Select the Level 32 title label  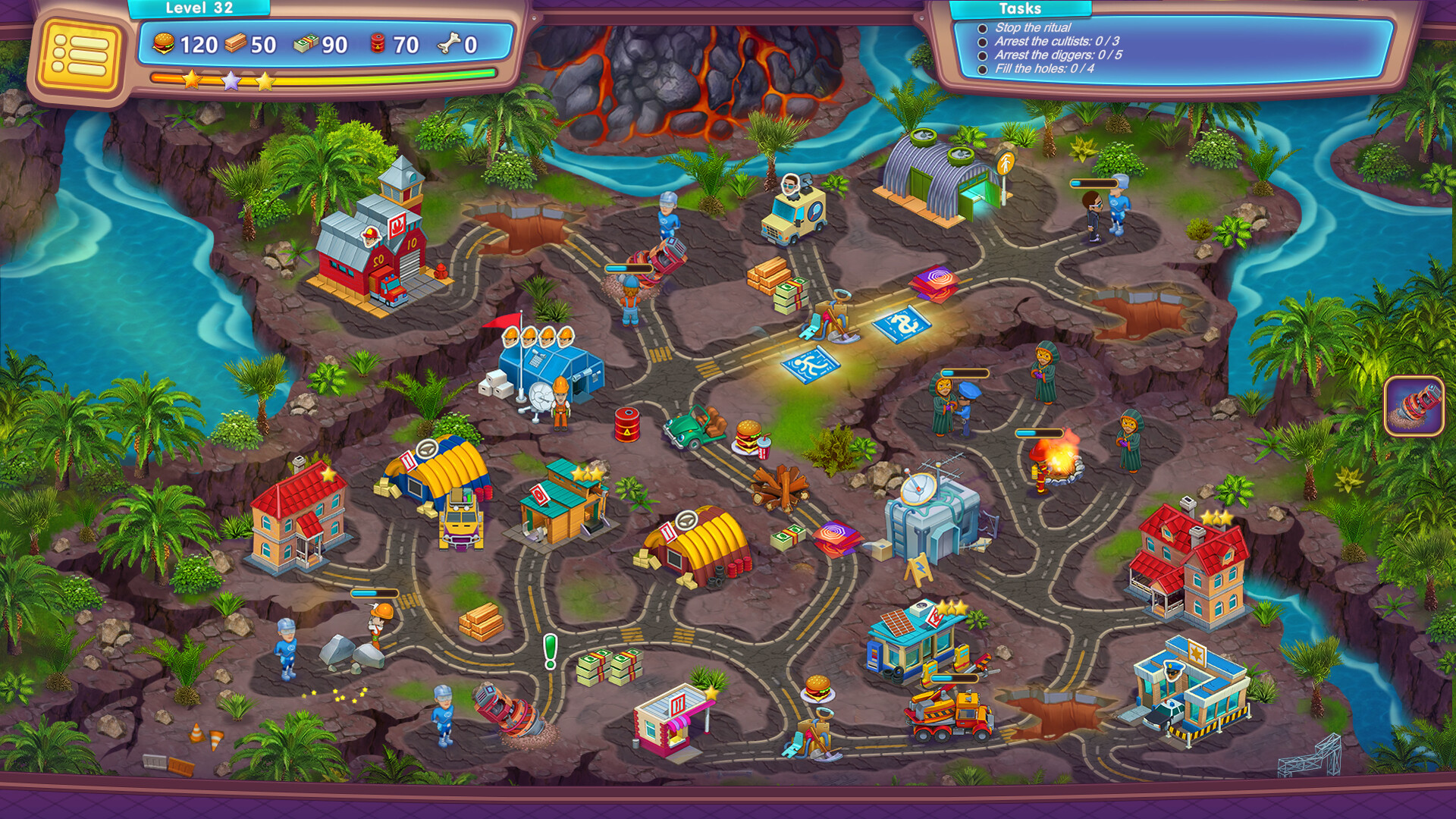pos(200,8)
